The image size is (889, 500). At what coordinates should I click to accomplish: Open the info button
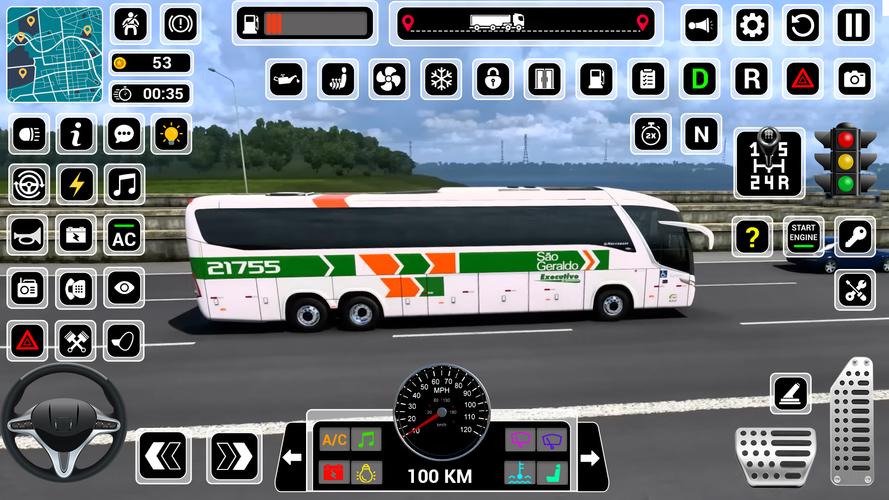(76, 133)
